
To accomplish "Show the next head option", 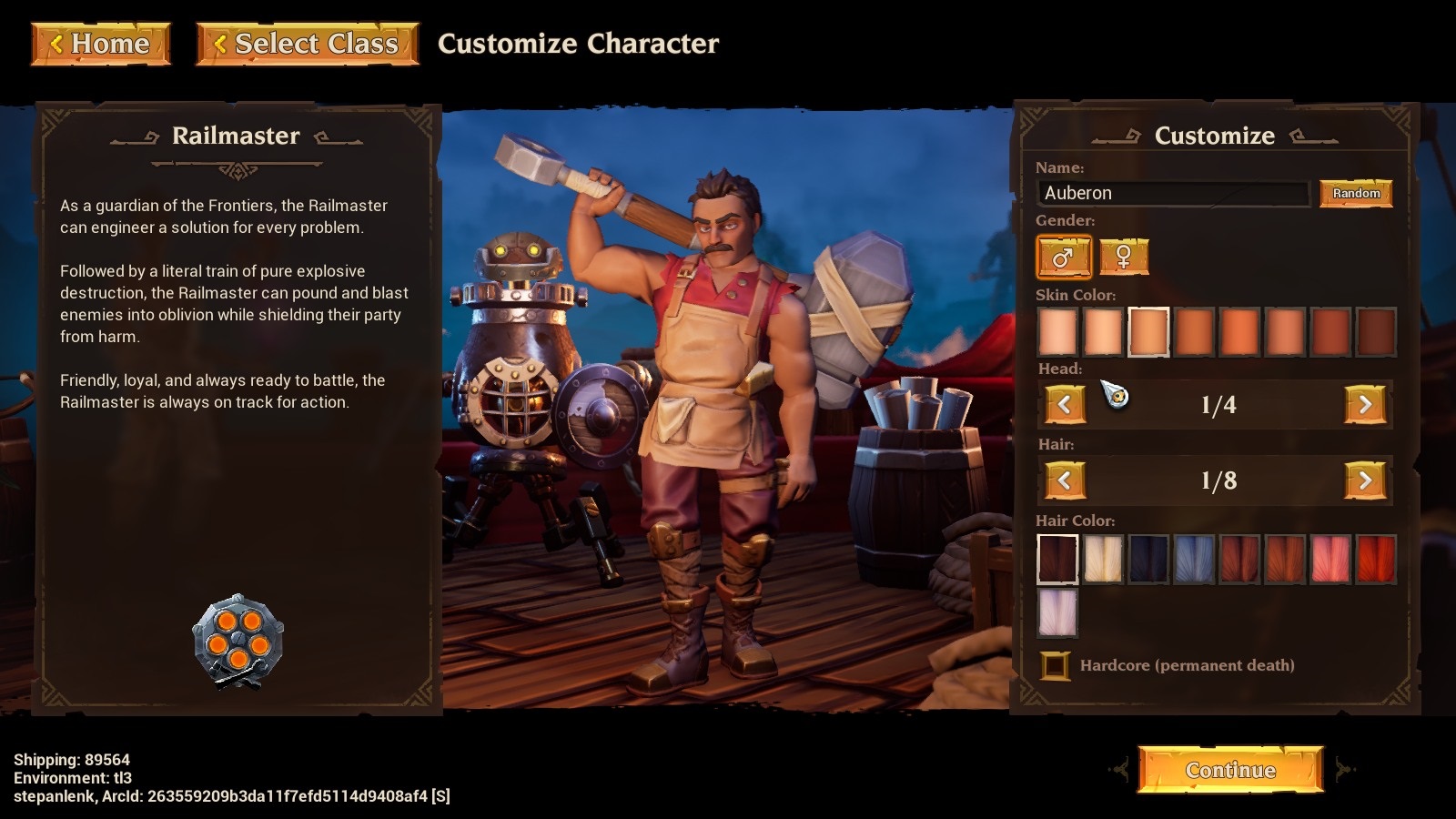I will coord(1364,405).
